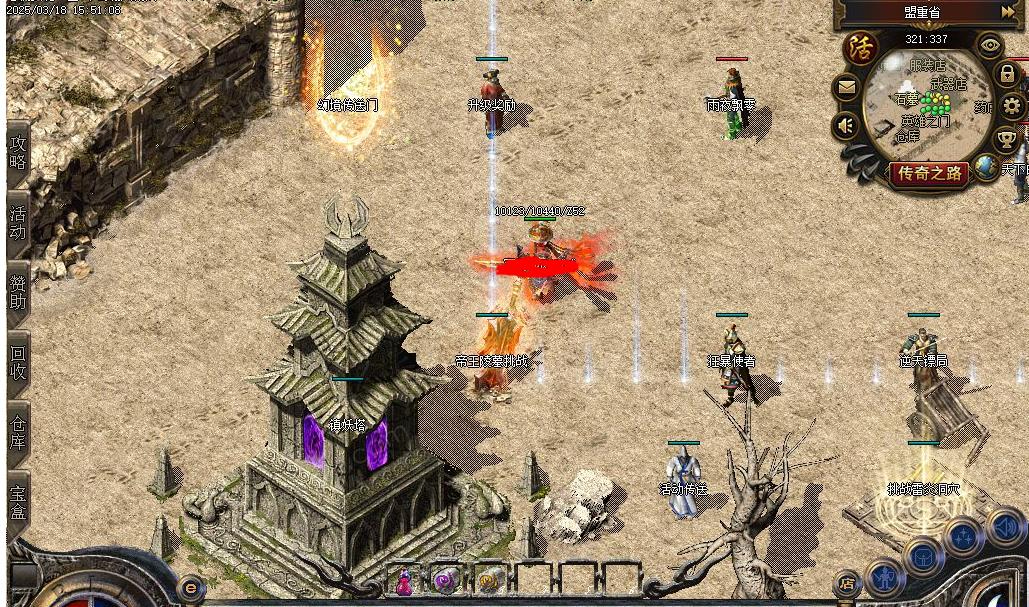
Task: Toggle the eye visibility icon
Action: tap(990, 45)
